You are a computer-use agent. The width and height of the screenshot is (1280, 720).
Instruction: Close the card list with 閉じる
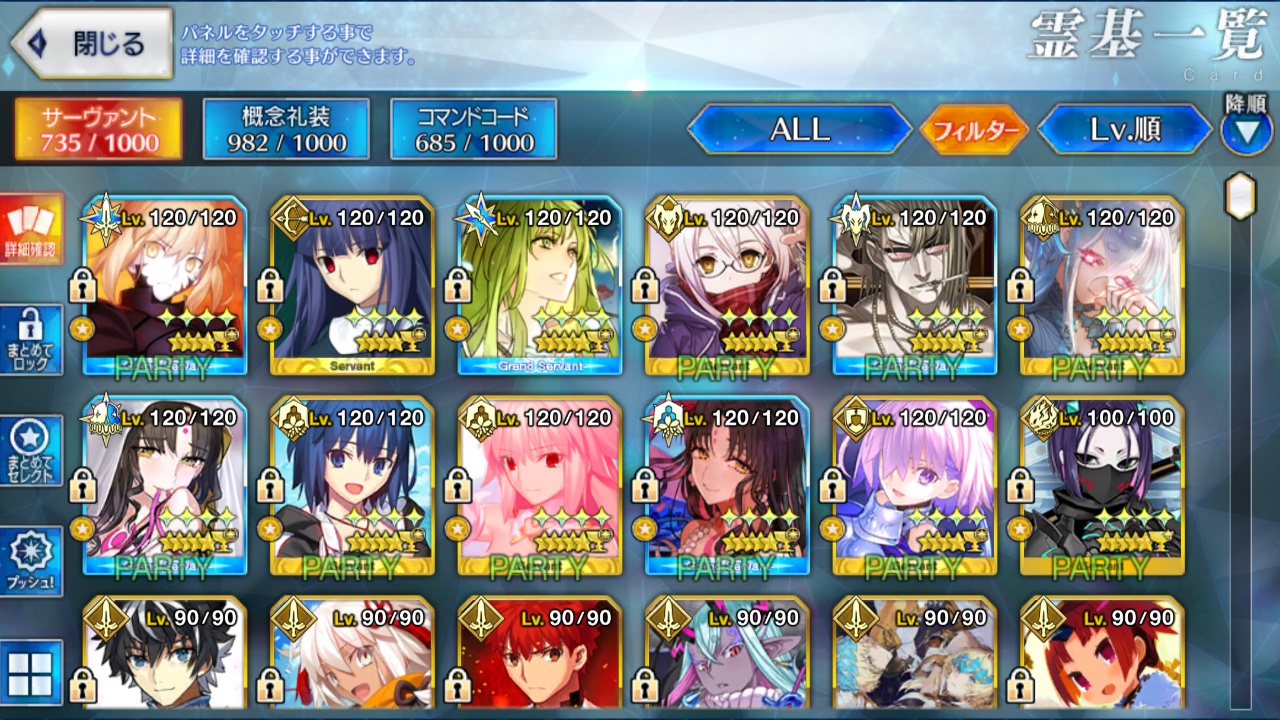pos(92,44)
